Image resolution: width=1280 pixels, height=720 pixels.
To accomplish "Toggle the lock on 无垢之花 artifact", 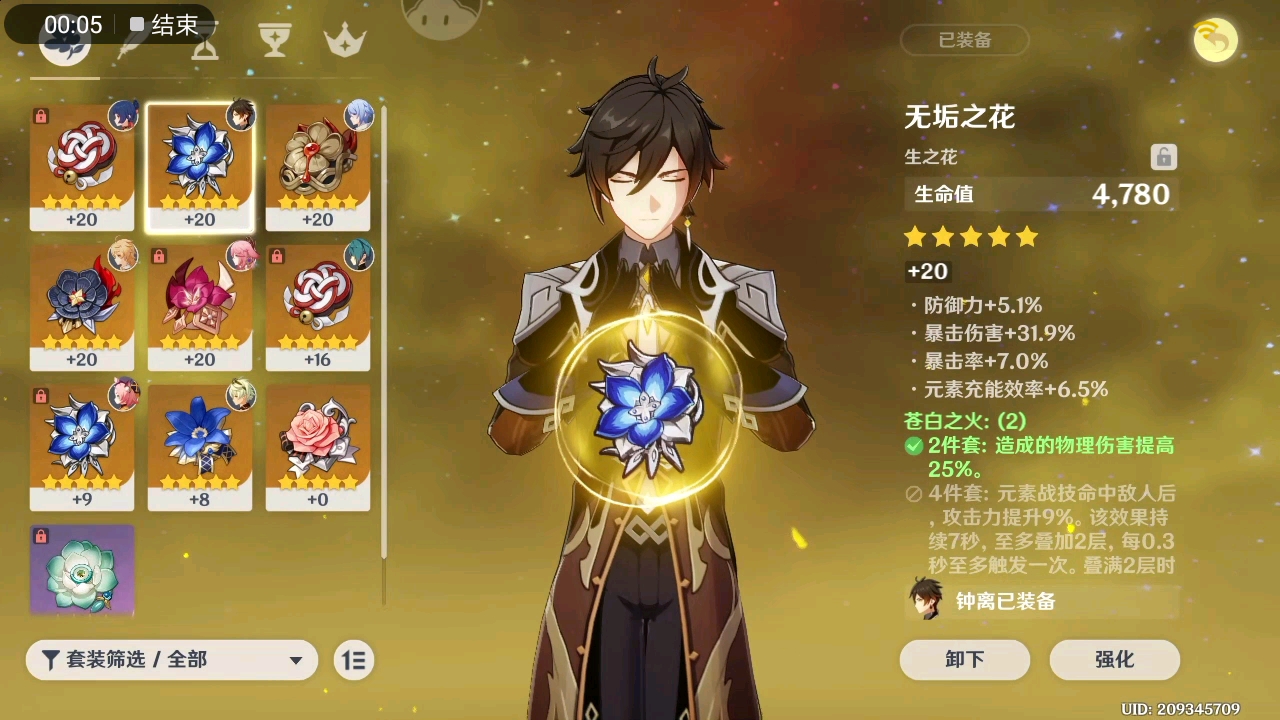I will [x=1164, y=157].
